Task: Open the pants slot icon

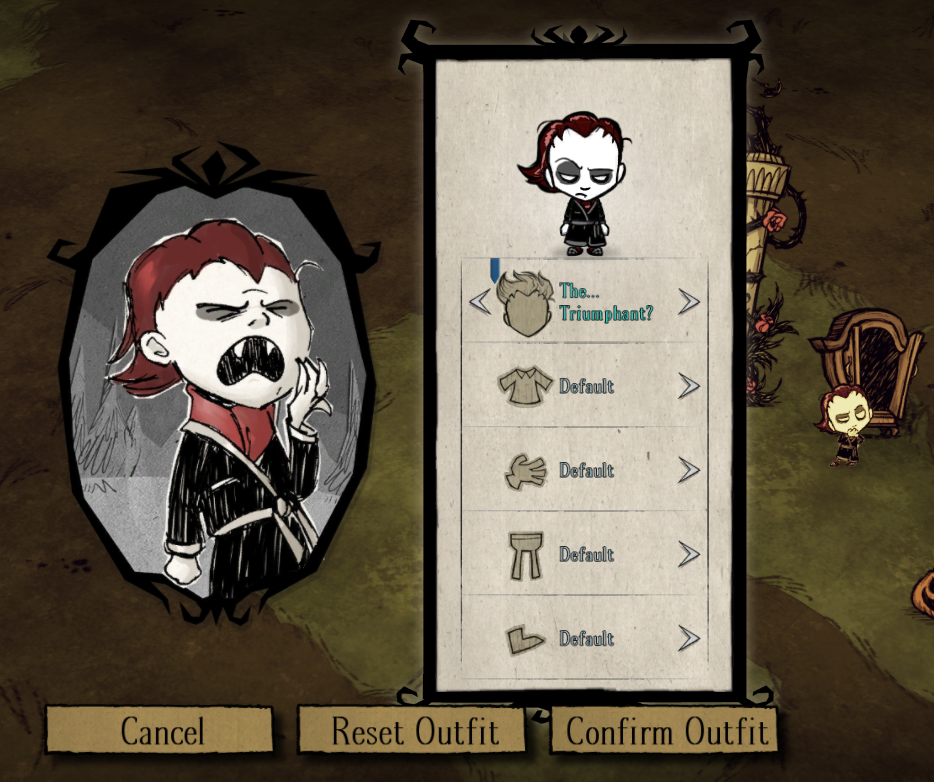Action: click(x=525, y=554)
